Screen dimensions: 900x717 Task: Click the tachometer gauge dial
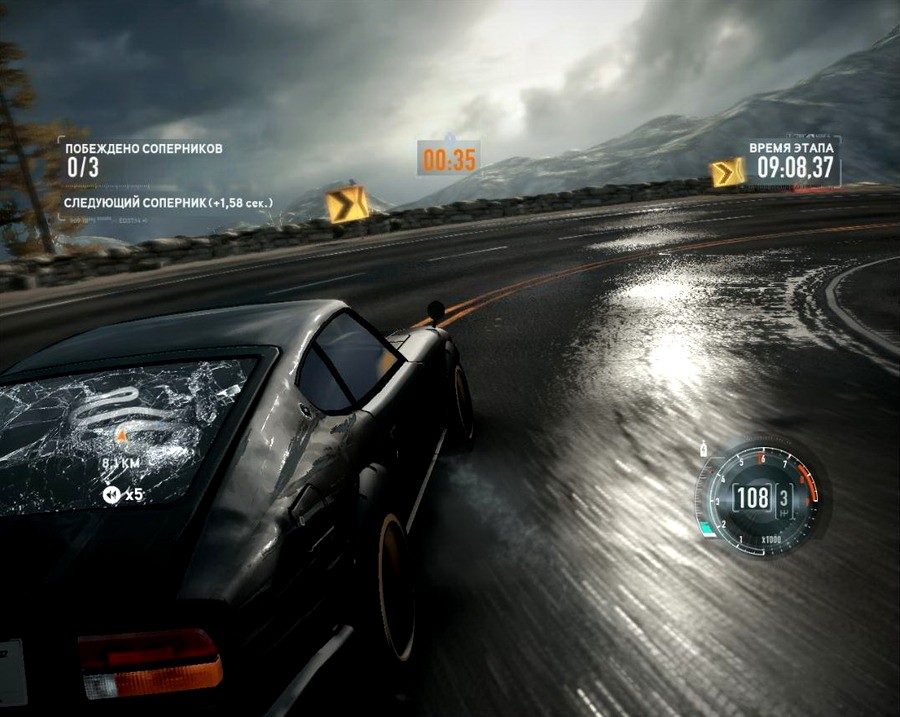coord(759,497)
